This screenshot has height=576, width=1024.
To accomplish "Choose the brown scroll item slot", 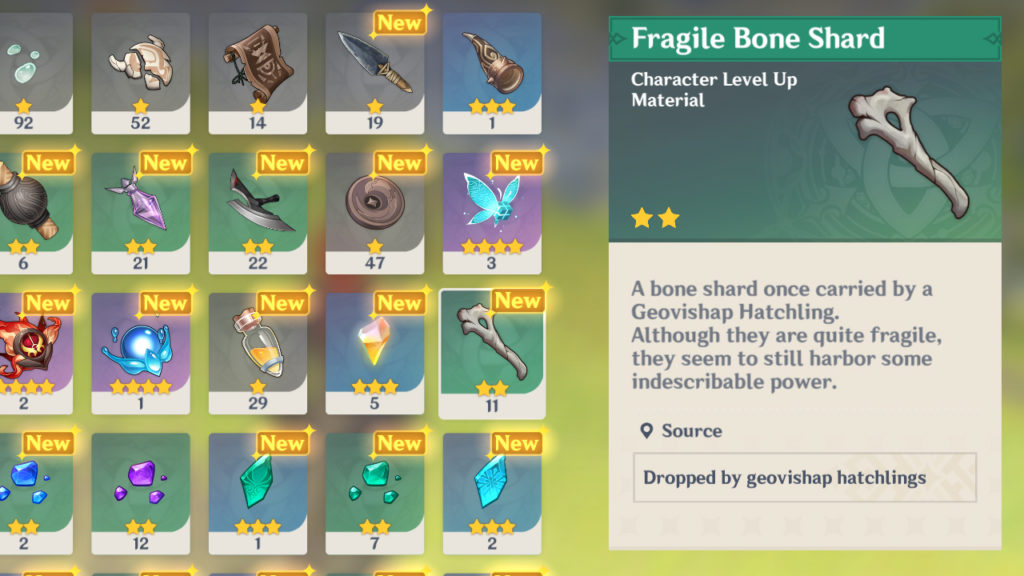I will pos(258,72).
